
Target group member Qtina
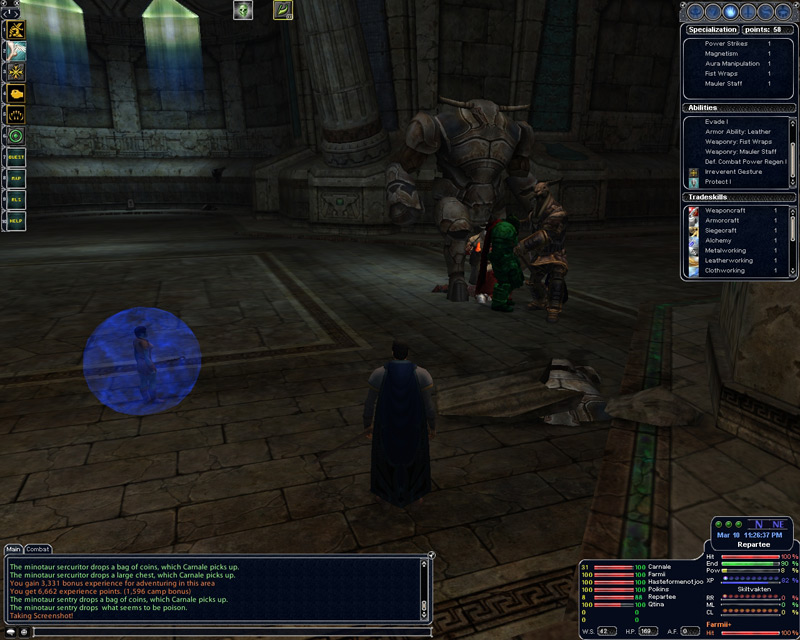[657, 605]
